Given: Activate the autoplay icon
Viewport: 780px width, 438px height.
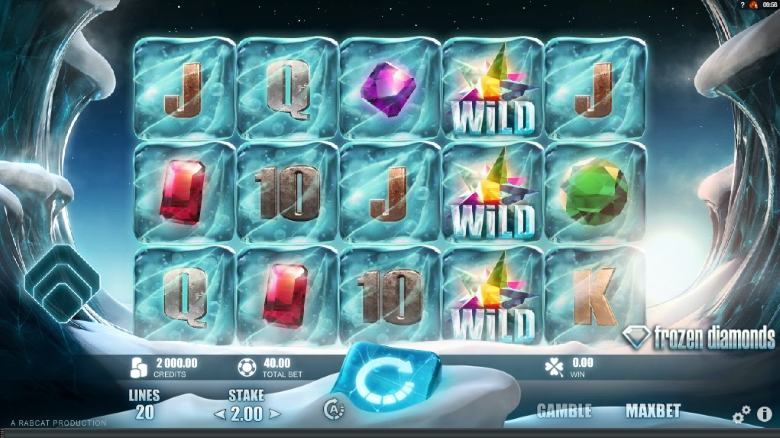Looking at the screenshot, I should [x=334, y=408].
